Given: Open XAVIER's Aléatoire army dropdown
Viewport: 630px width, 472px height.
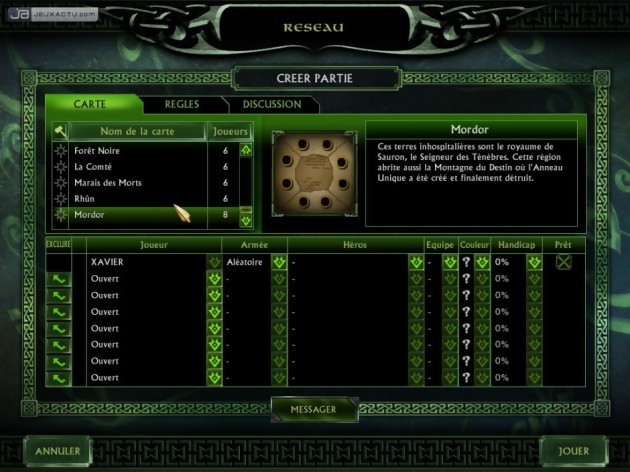Looking at the screenshot, I should click(x=279, y=262).
